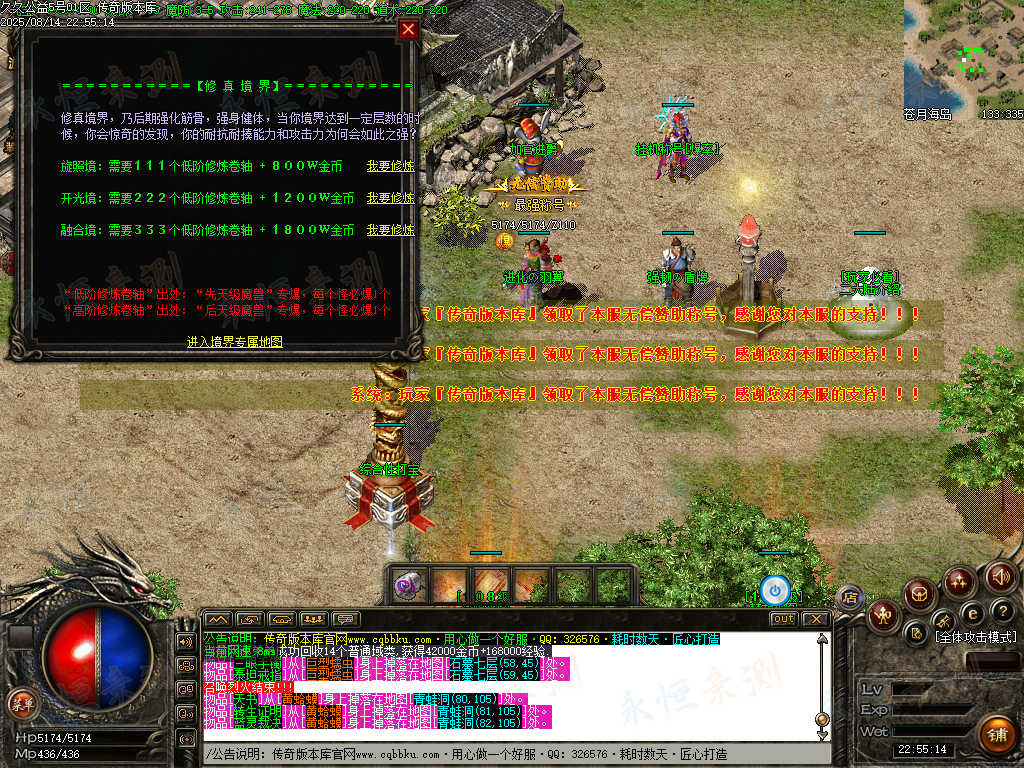Viewport: 1024px width, 768px height.
Task: Click the speaker icon beside the chat
Action: (185, 641)
